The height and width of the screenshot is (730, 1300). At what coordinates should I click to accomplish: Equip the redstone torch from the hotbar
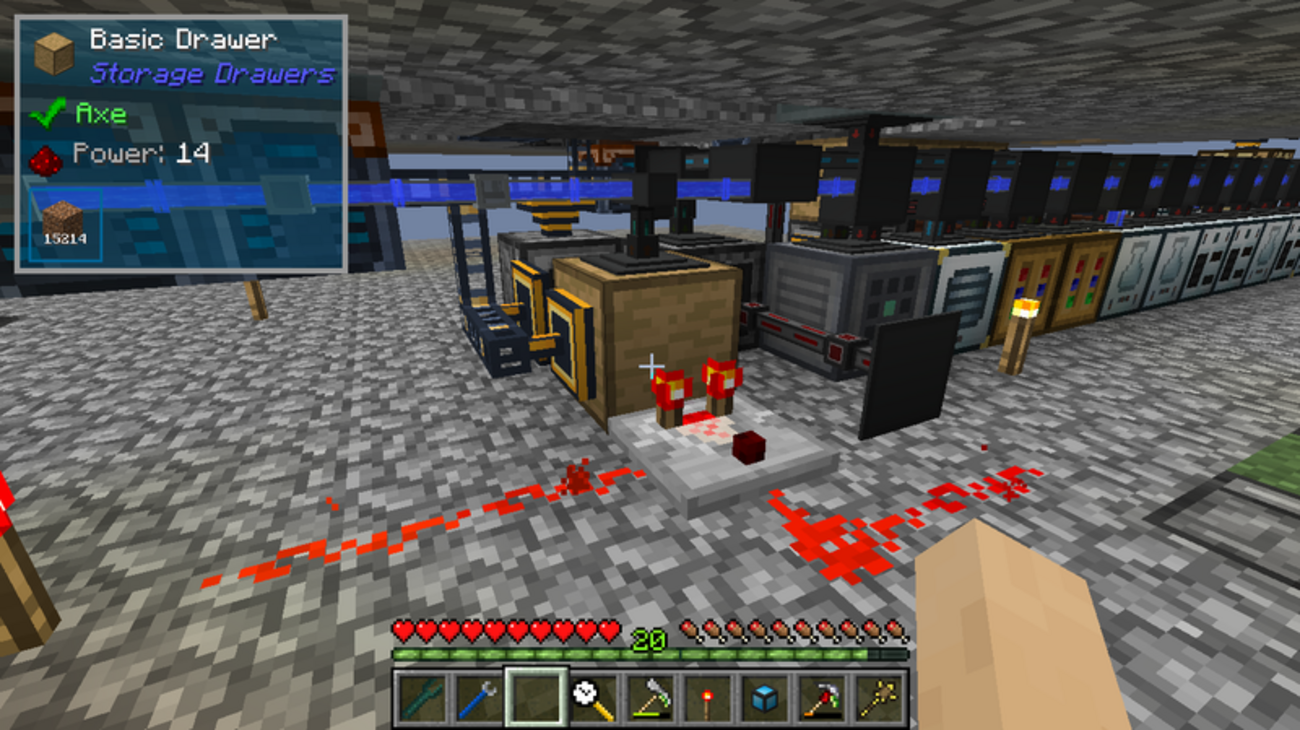(708, 697)
